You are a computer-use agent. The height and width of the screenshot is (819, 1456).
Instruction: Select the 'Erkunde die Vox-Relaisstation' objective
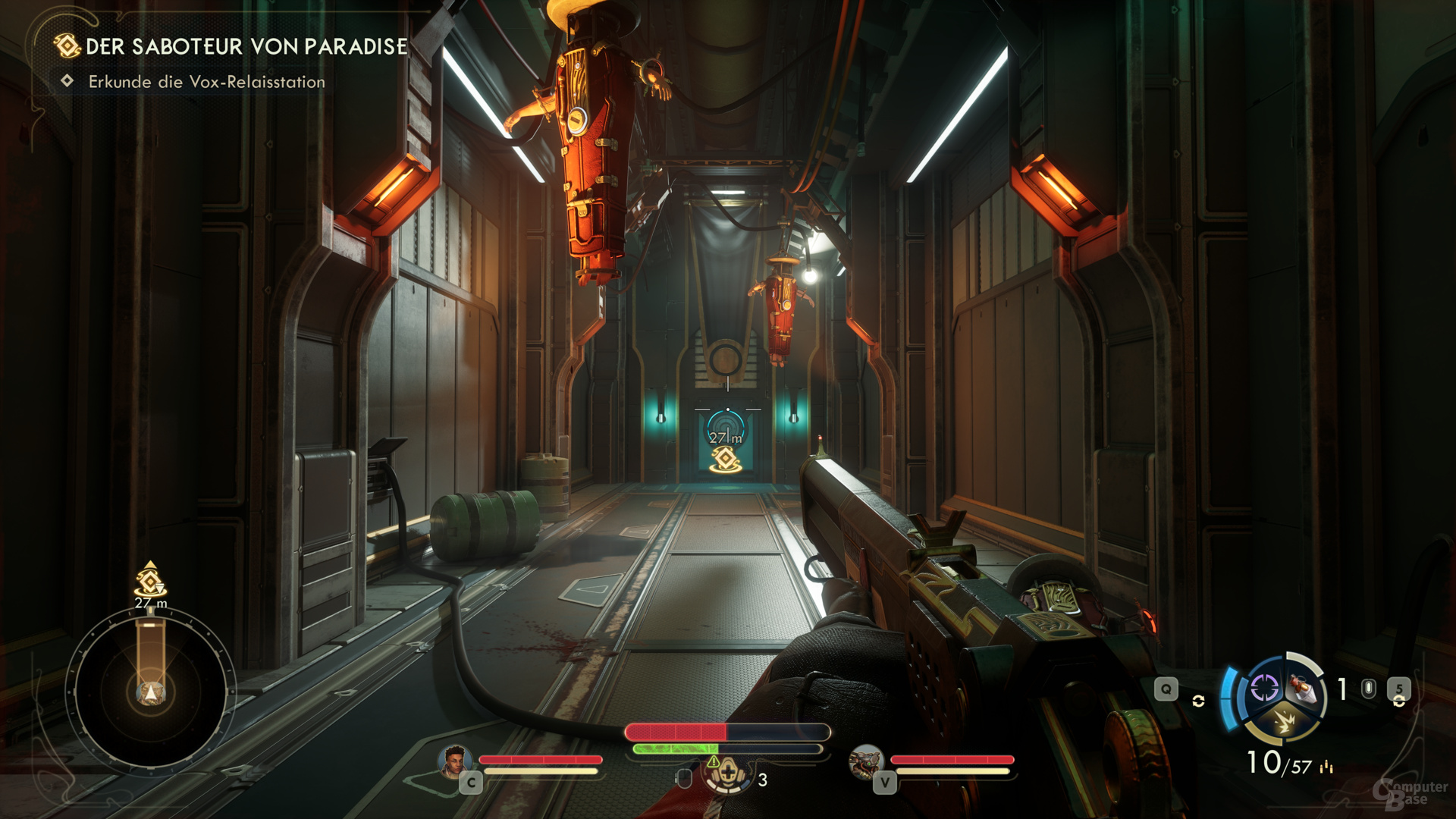[206, 82]
